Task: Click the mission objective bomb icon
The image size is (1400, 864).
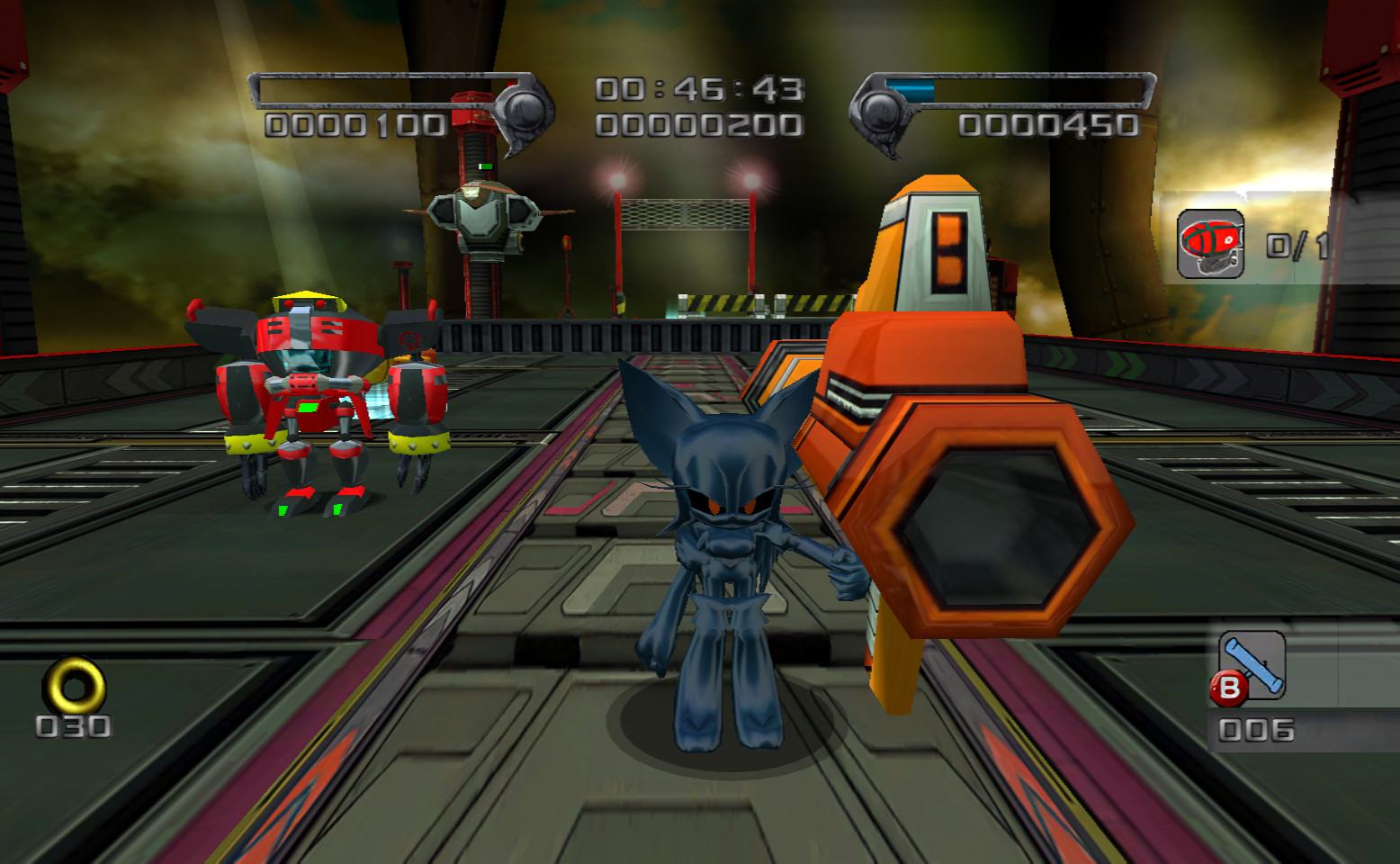Action: [1210, 241]
